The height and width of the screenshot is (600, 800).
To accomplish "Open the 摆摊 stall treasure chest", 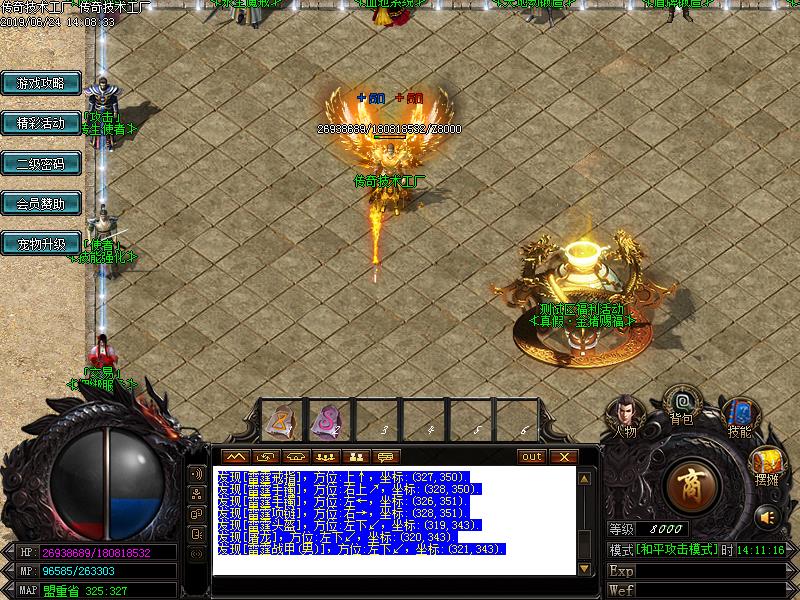I will (767, 464).
